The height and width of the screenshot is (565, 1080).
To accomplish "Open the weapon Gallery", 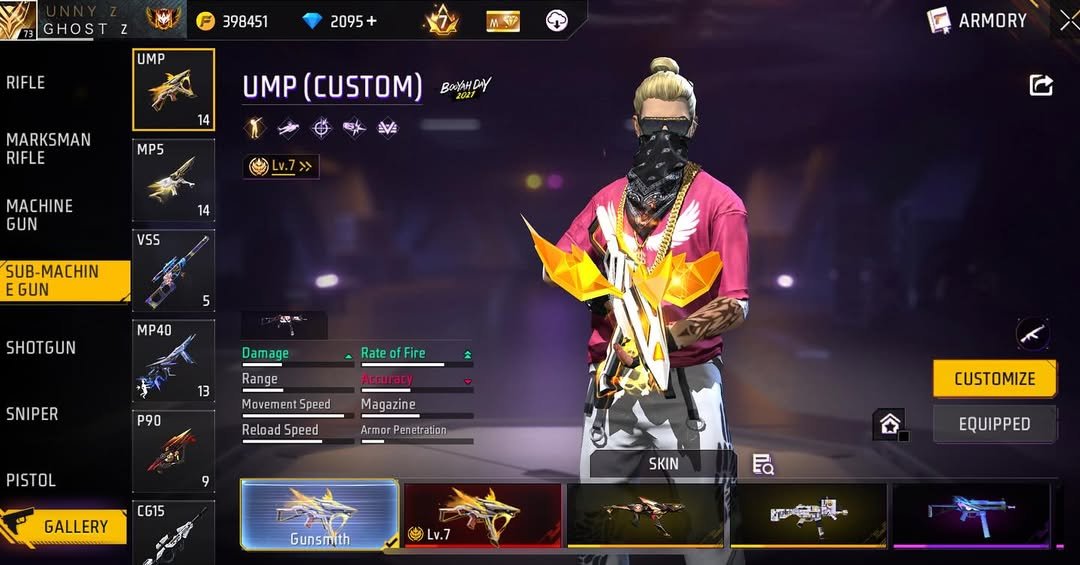I will point(65,526).
